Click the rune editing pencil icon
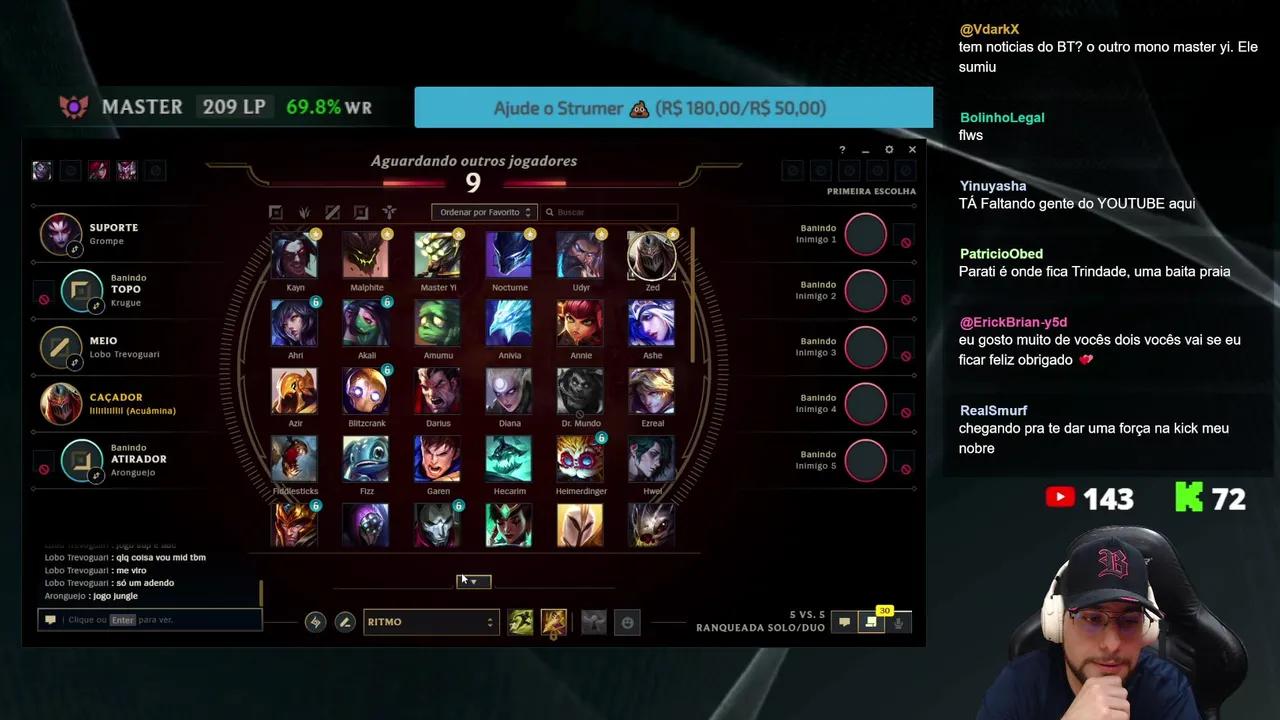The width and height of the screenshot is (1280, 720). [x=345, y=621]
